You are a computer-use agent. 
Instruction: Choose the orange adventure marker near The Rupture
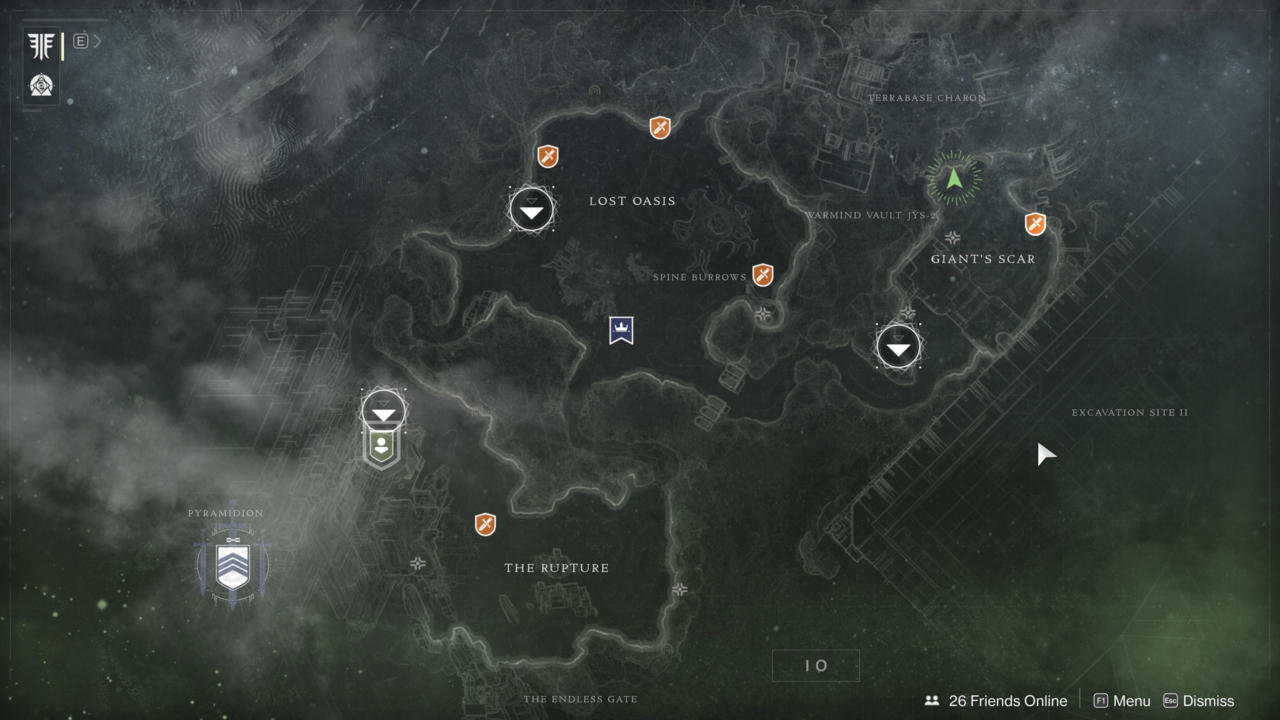pyautogui.click(x=485, y=524)
